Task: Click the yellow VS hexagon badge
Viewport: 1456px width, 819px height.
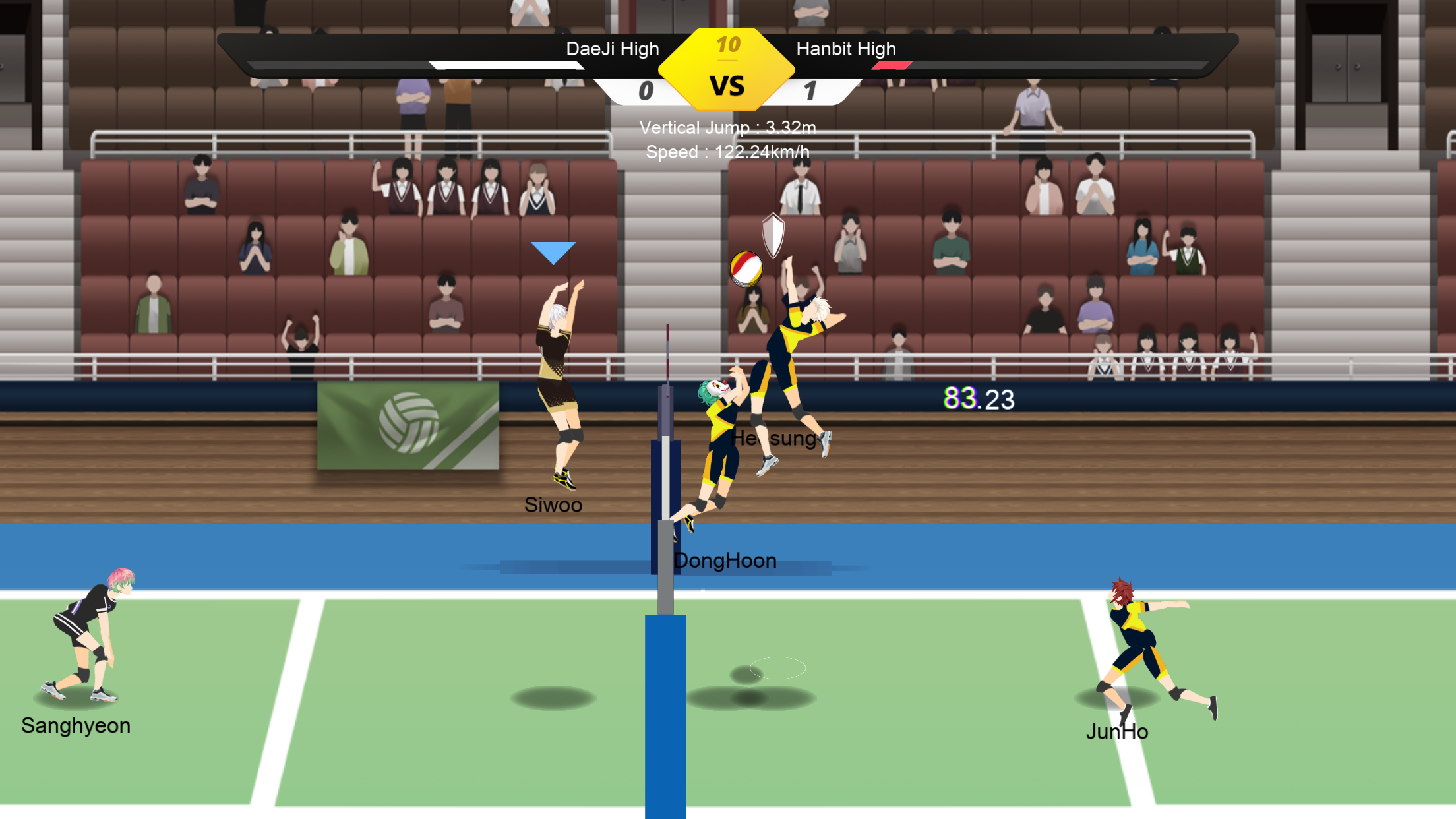Action: tap(727, 73)
